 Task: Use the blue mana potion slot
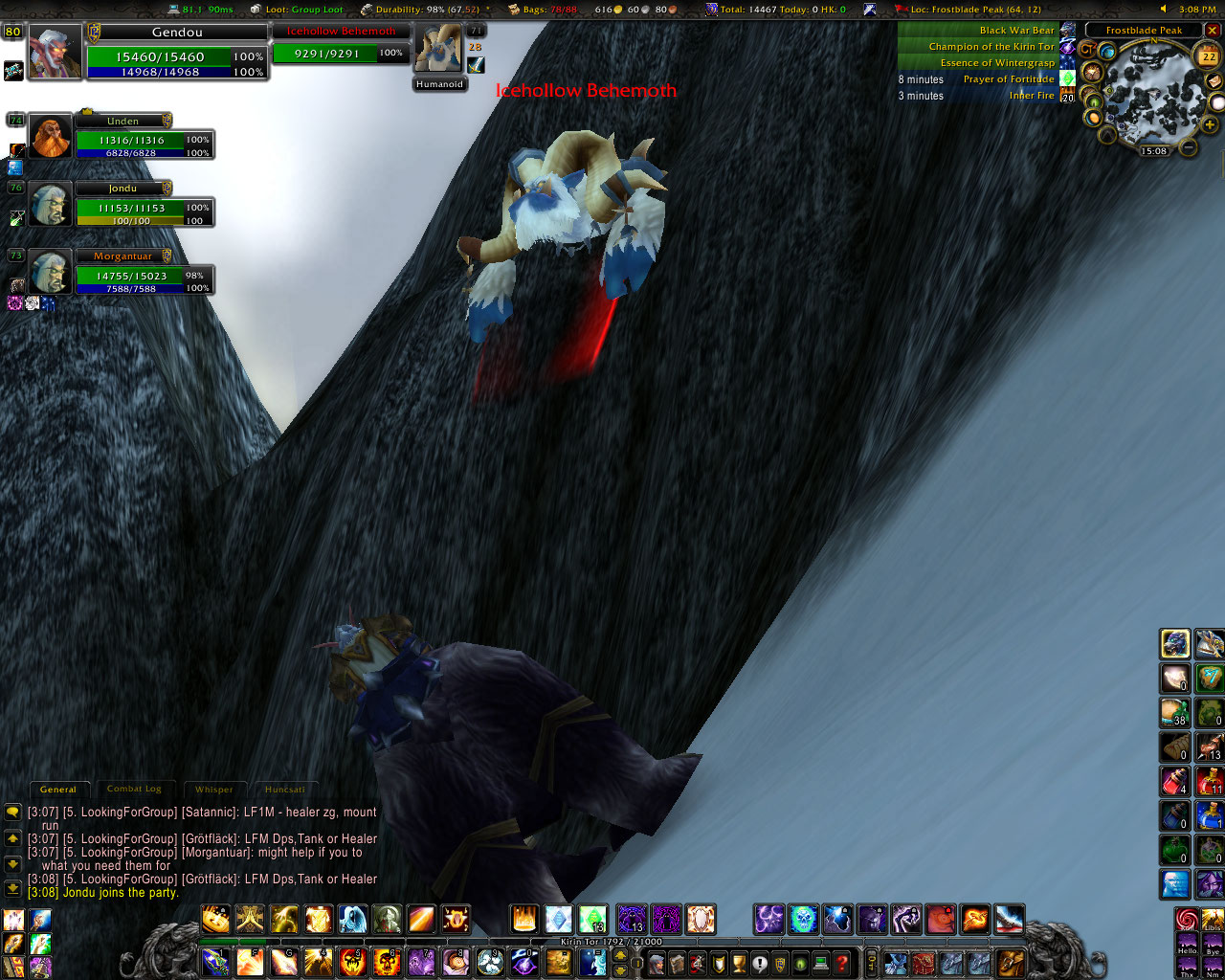(x=1210, y=815)
